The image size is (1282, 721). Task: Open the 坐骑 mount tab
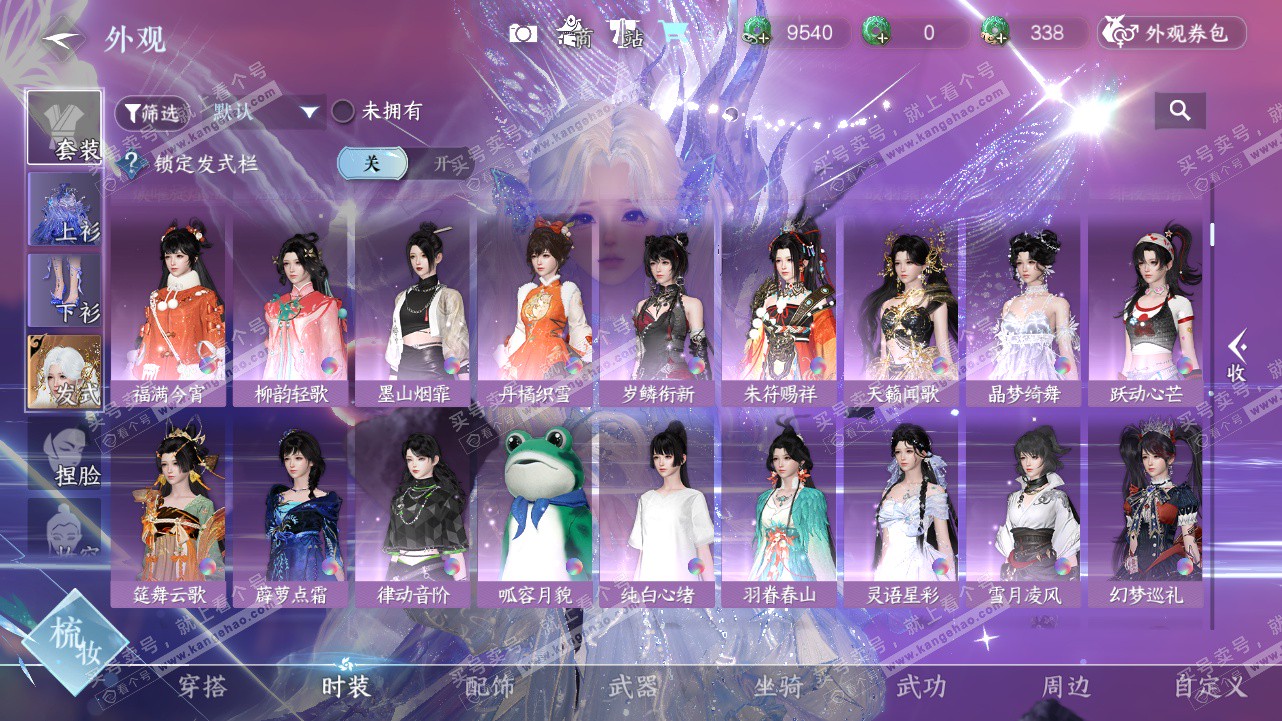(x=778, y=686)
